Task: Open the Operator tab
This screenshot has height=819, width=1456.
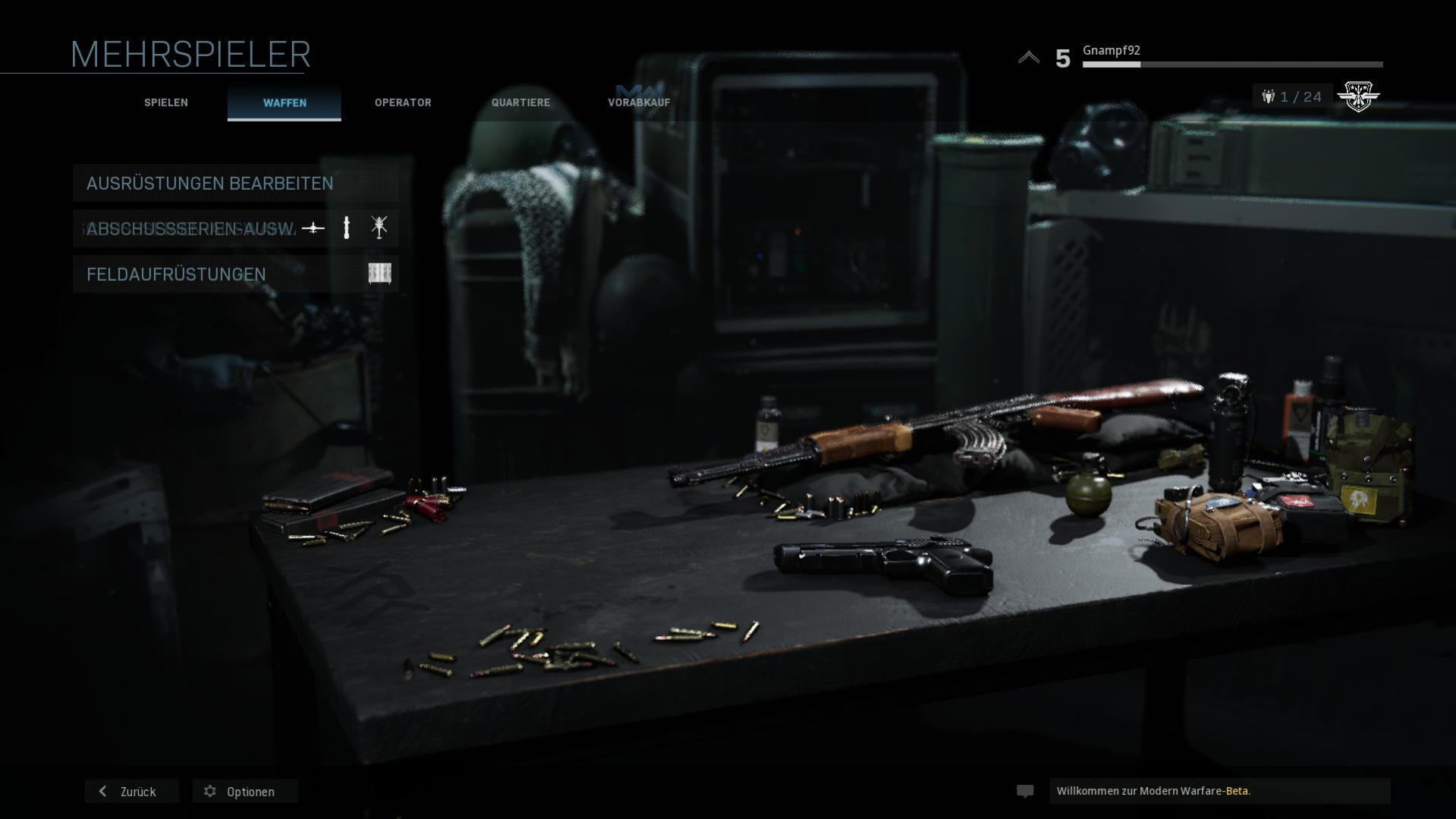Action: [403, 102]
